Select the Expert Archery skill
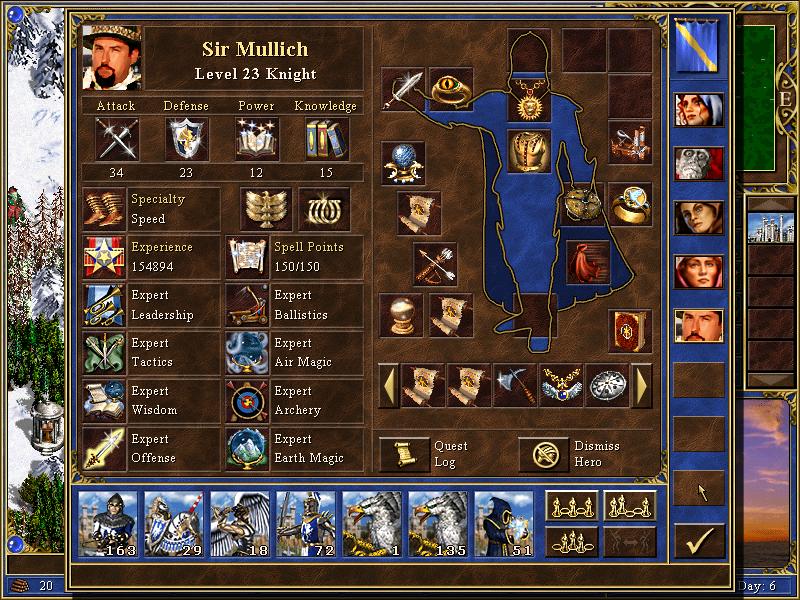Image resolution: width=800 pixels, height=600 pixels. (x=246, y=401)
